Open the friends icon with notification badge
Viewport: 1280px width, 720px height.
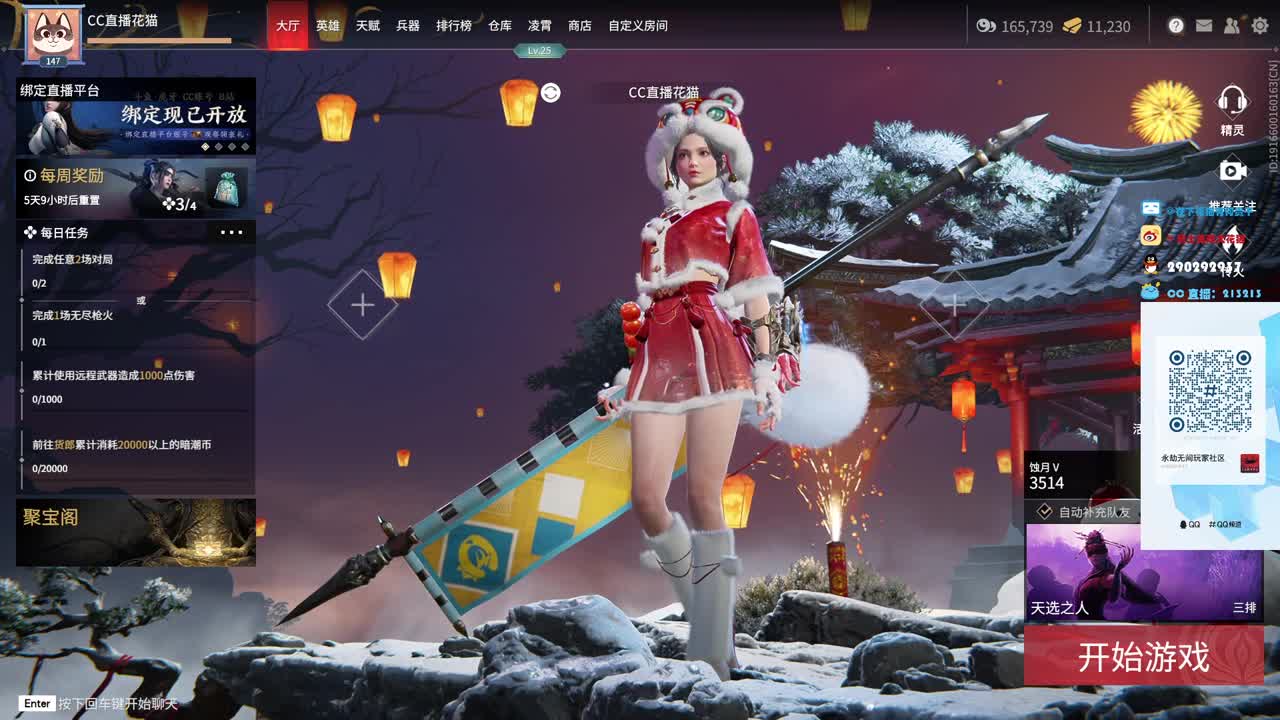pos(1232,24)
